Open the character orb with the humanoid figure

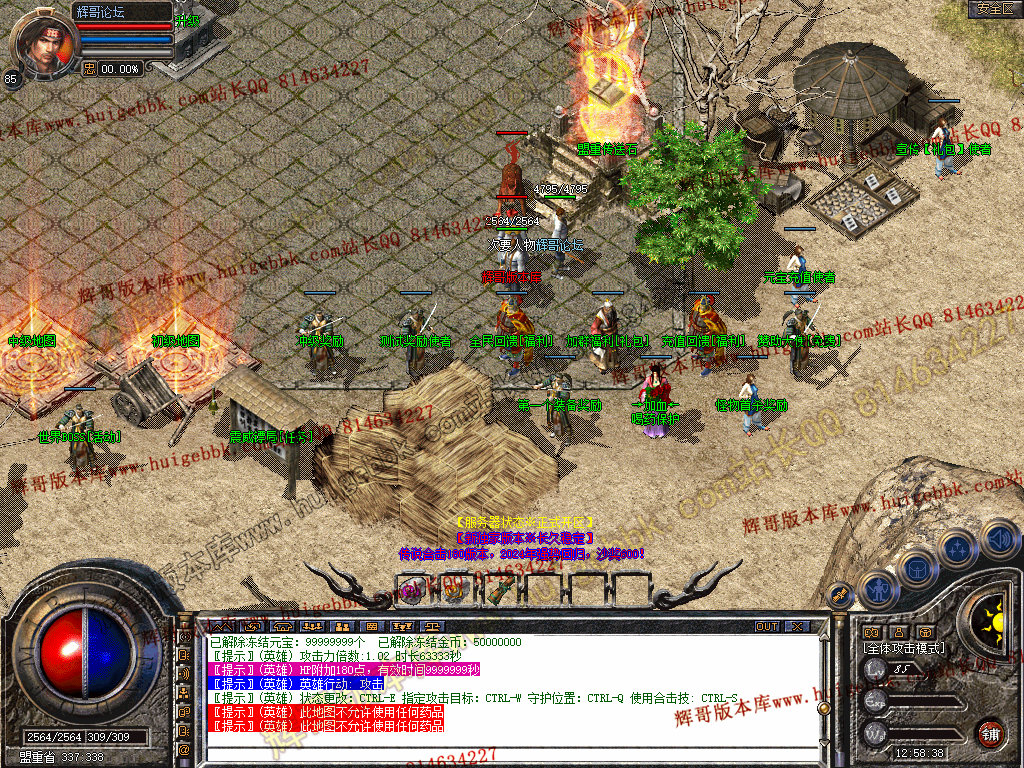click(879, 589)
